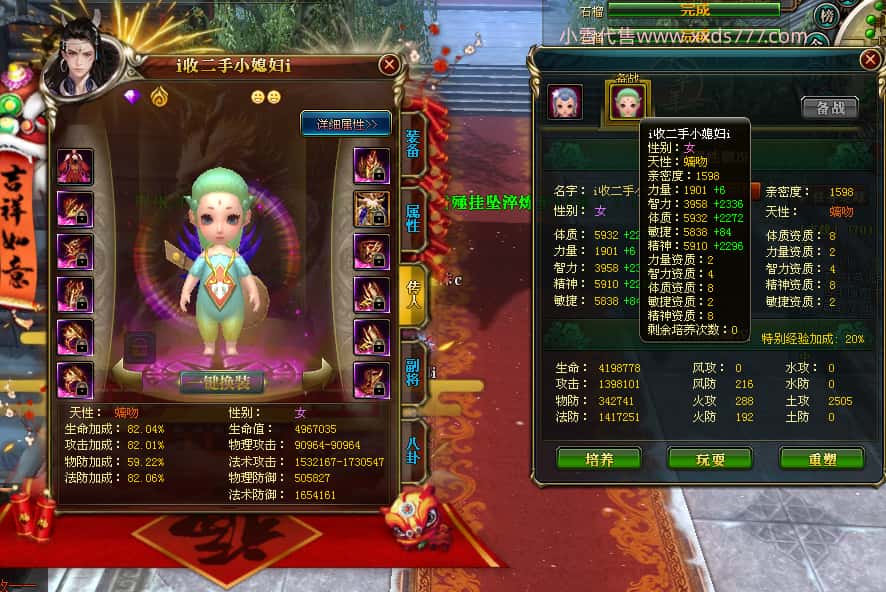Screen dimensions: 886x592
Task: Switch to the 装备 equipment tab
Action: click(x=412, y=154)
